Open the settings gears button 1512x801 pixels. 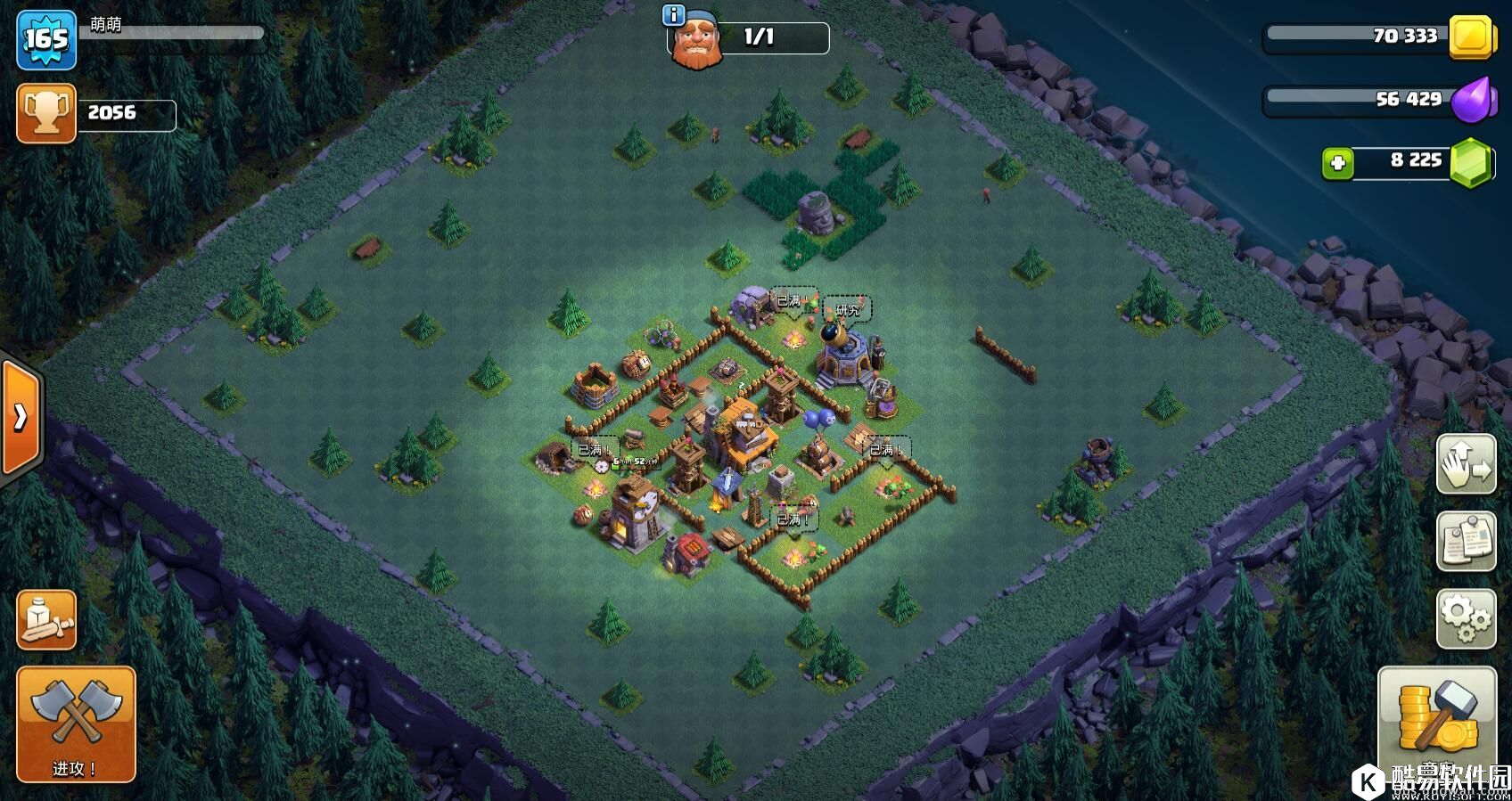1466,618
